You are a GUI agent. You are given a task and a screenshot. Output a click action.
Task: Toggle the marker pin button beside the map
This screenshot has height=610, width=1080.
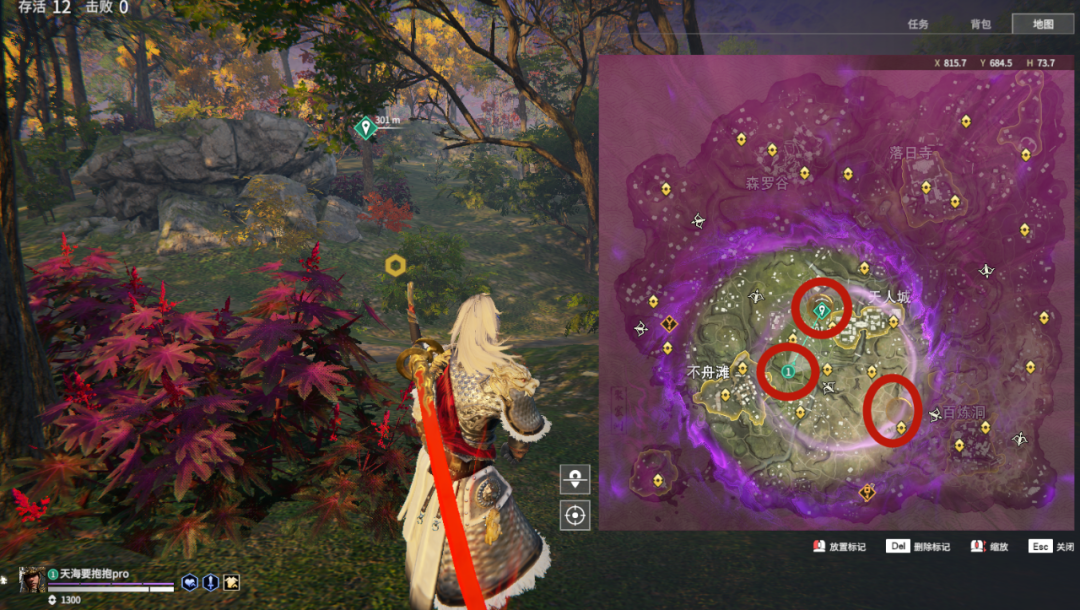point(575,479)
